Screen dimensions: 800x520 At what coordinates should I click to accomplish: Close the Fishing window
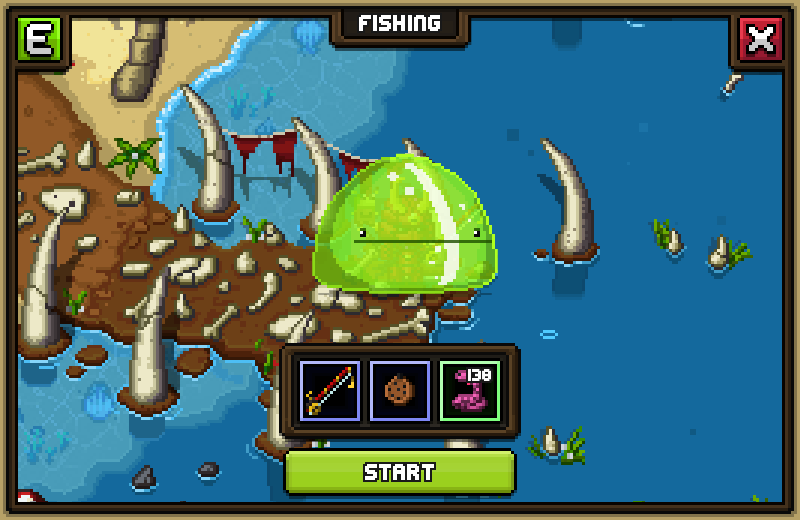coord(761,40)
